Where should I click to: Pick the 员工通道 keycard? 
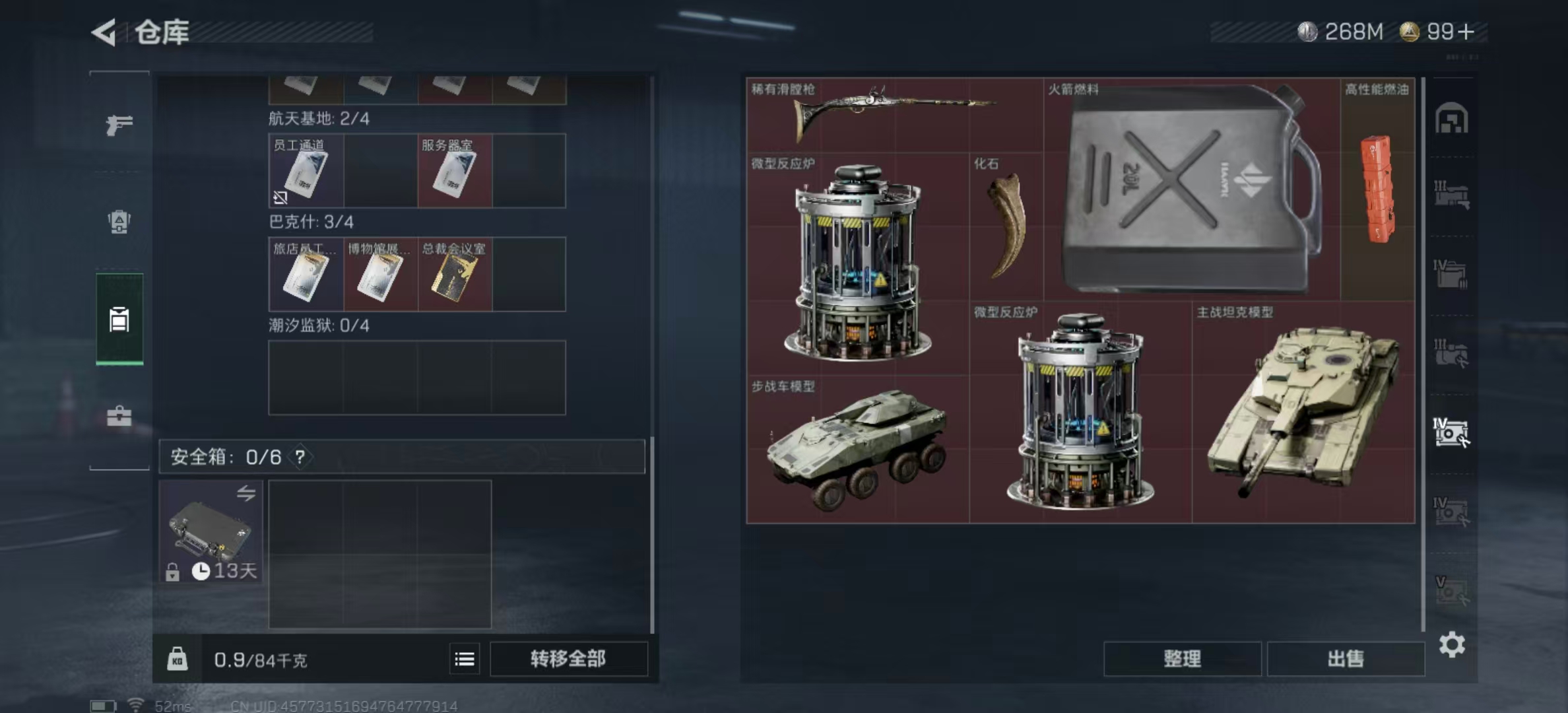(306, 172)
